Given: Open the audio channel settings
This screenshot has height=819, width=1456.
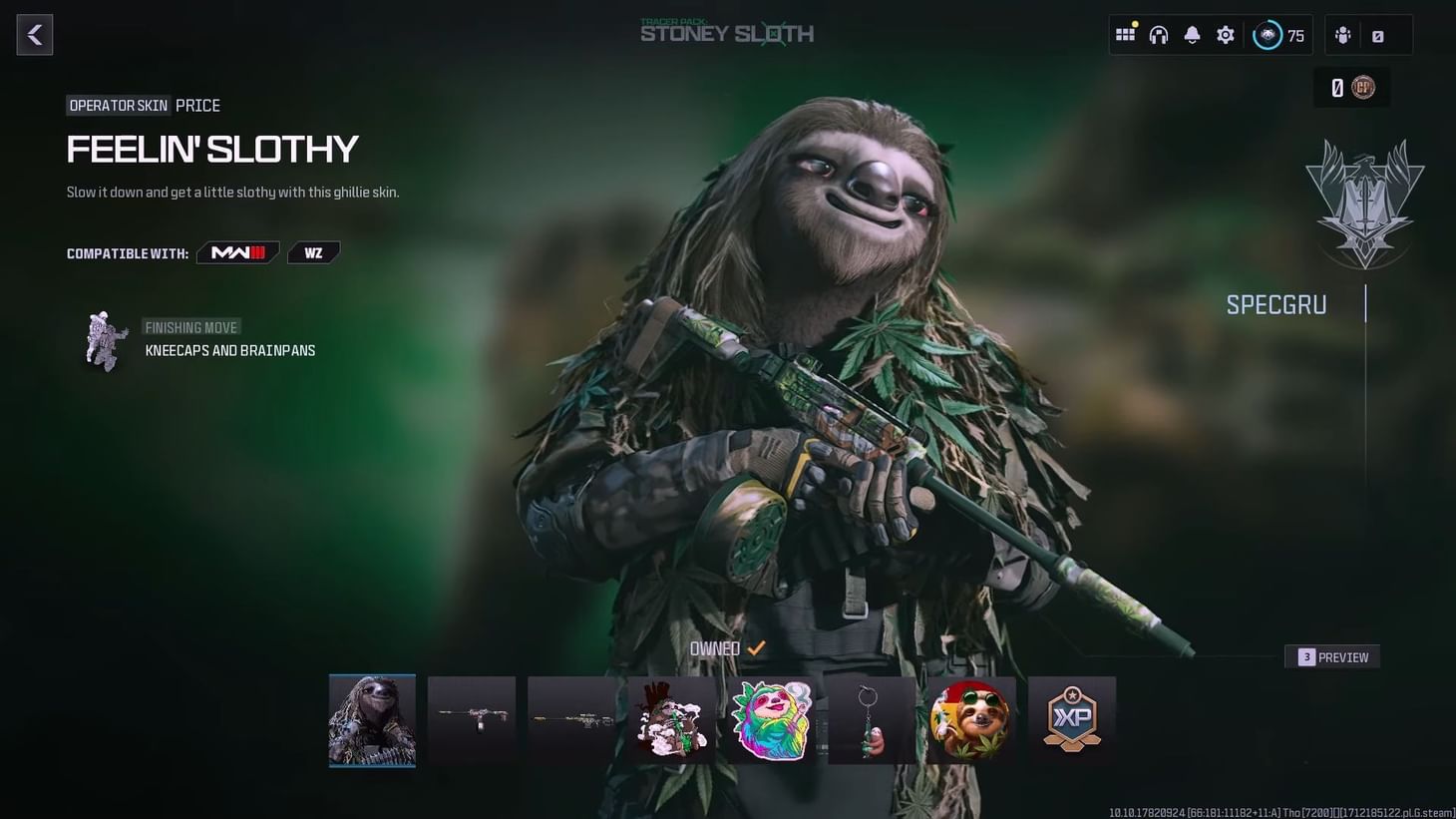Looking at the screenshot, I should (1158, 33).
